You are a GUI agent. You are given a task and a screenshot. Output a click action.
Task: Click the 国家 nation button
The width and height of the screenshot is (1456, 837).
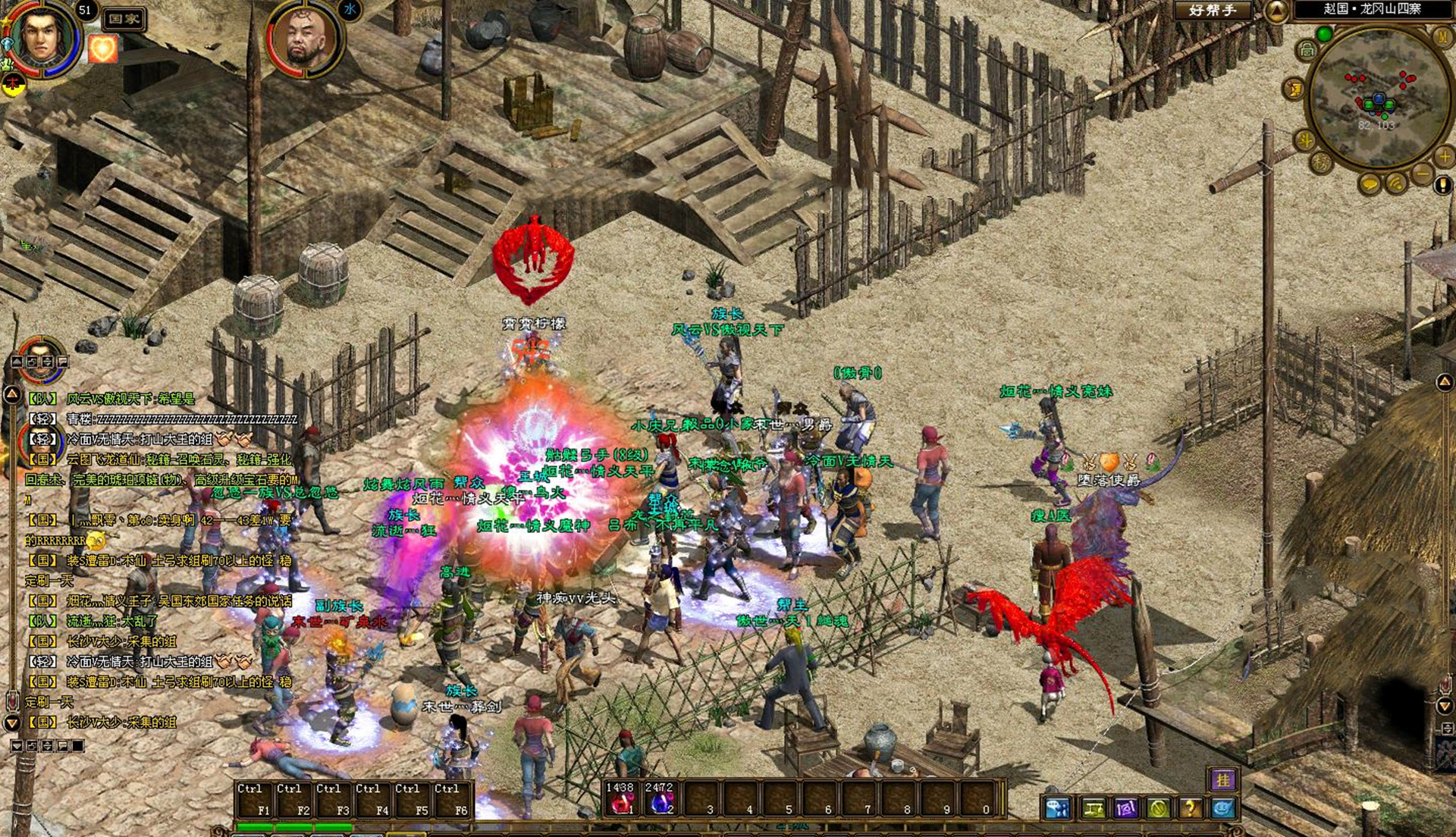click(124, 19)
